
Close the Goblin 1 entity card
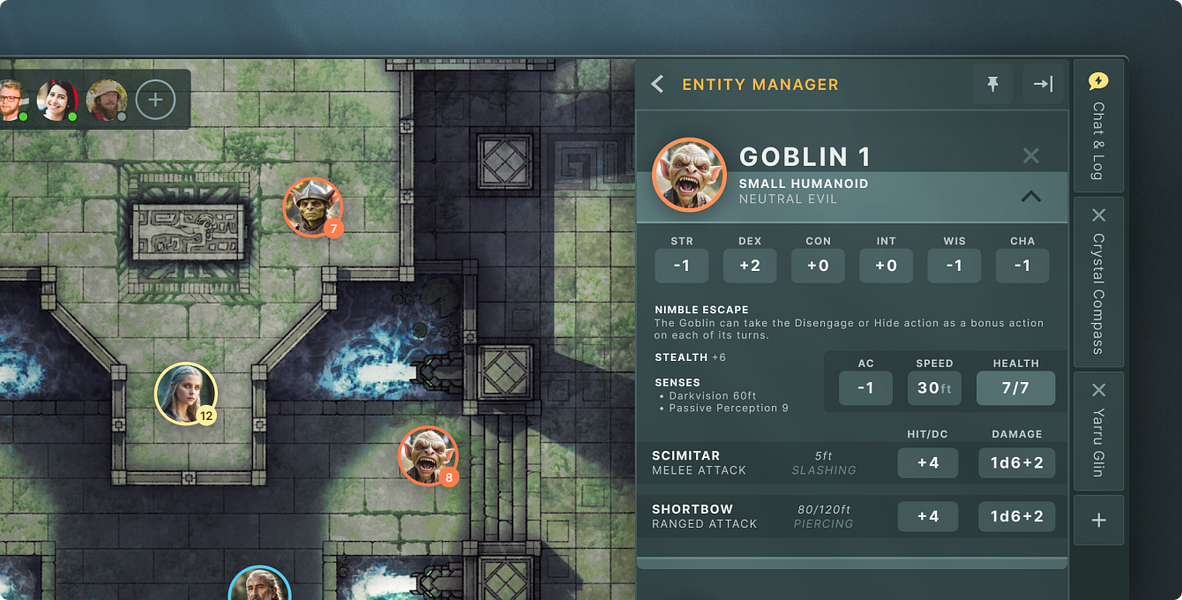coord(1031,156)
